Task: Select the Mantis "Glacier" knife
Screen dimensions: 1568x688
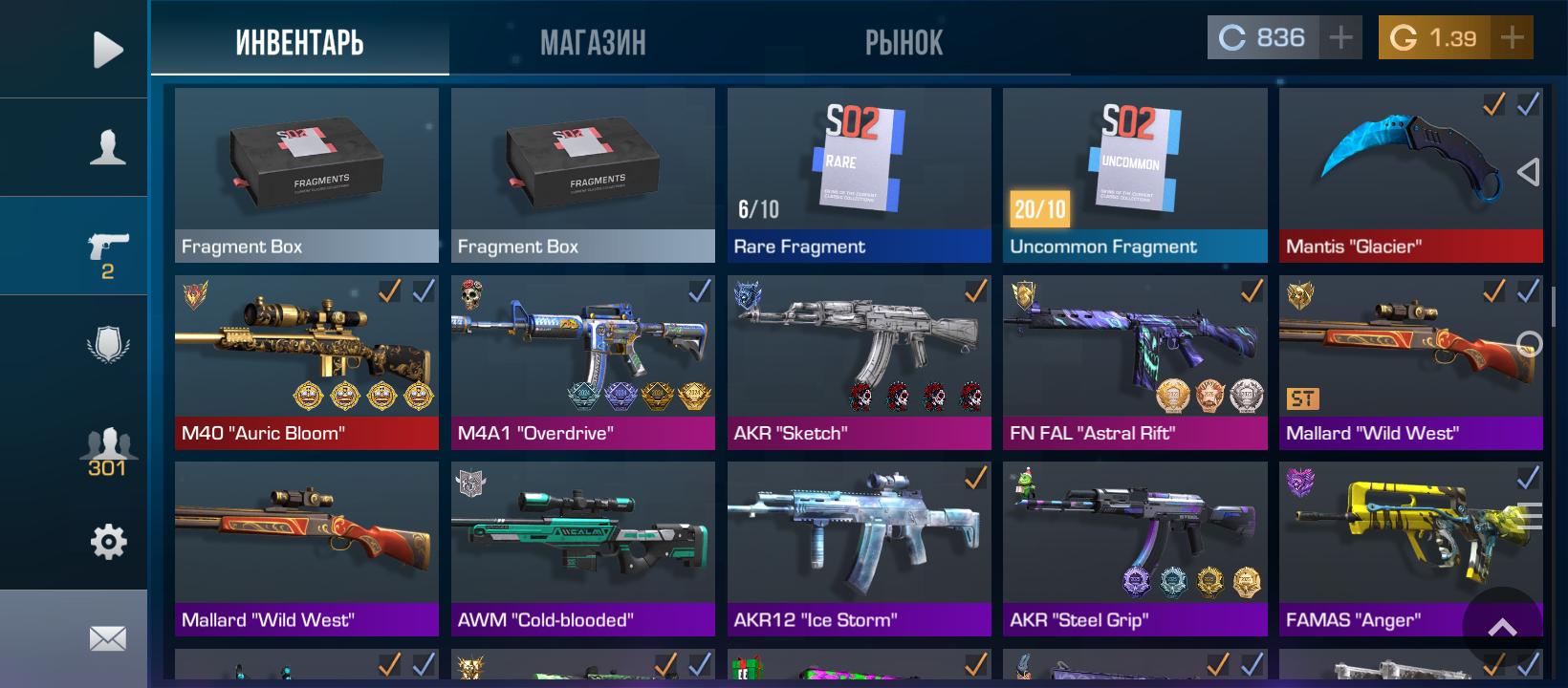Action: [x=1410, y=175]
